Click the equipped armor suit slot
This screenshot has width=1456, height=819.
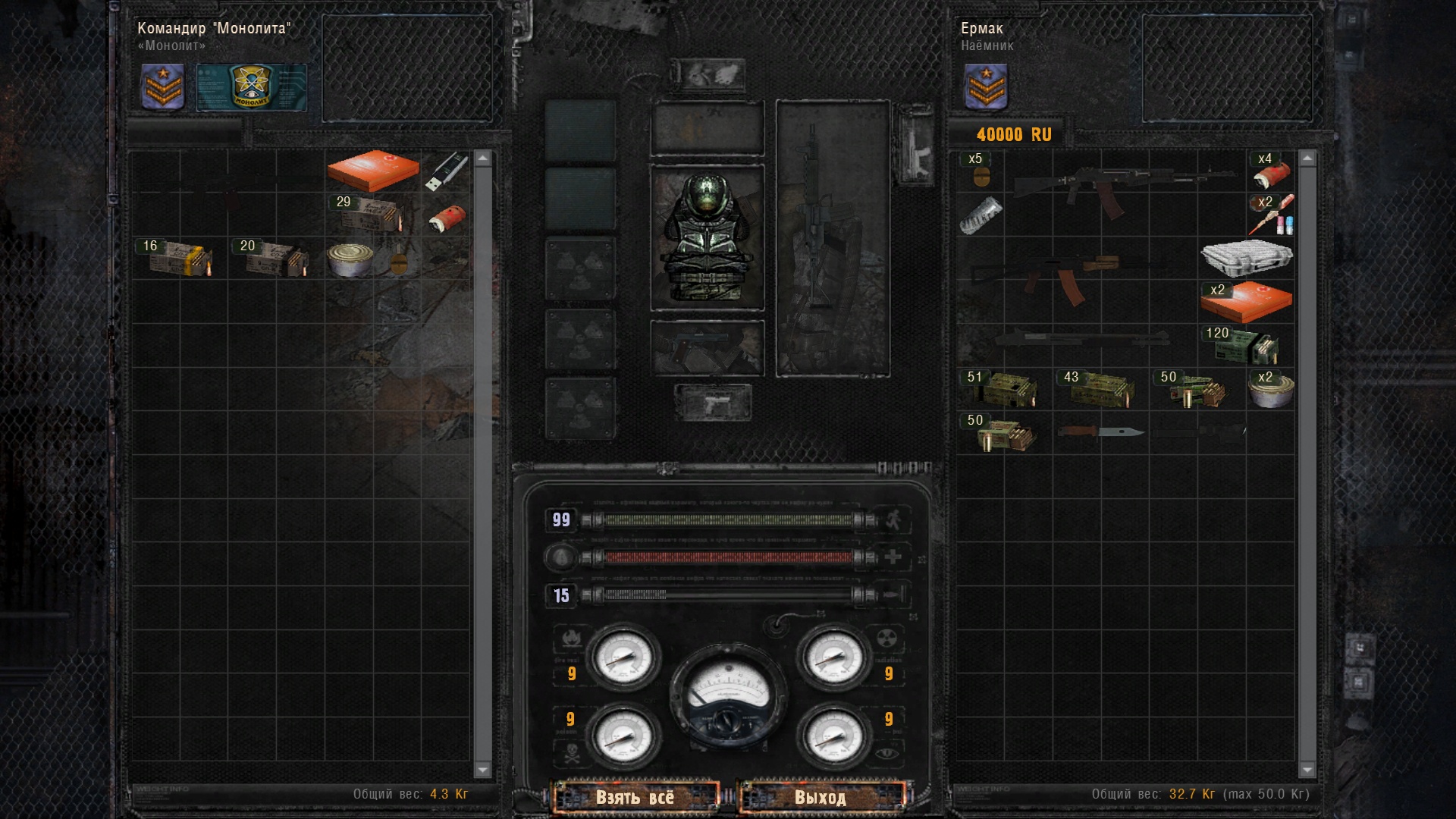707,237
